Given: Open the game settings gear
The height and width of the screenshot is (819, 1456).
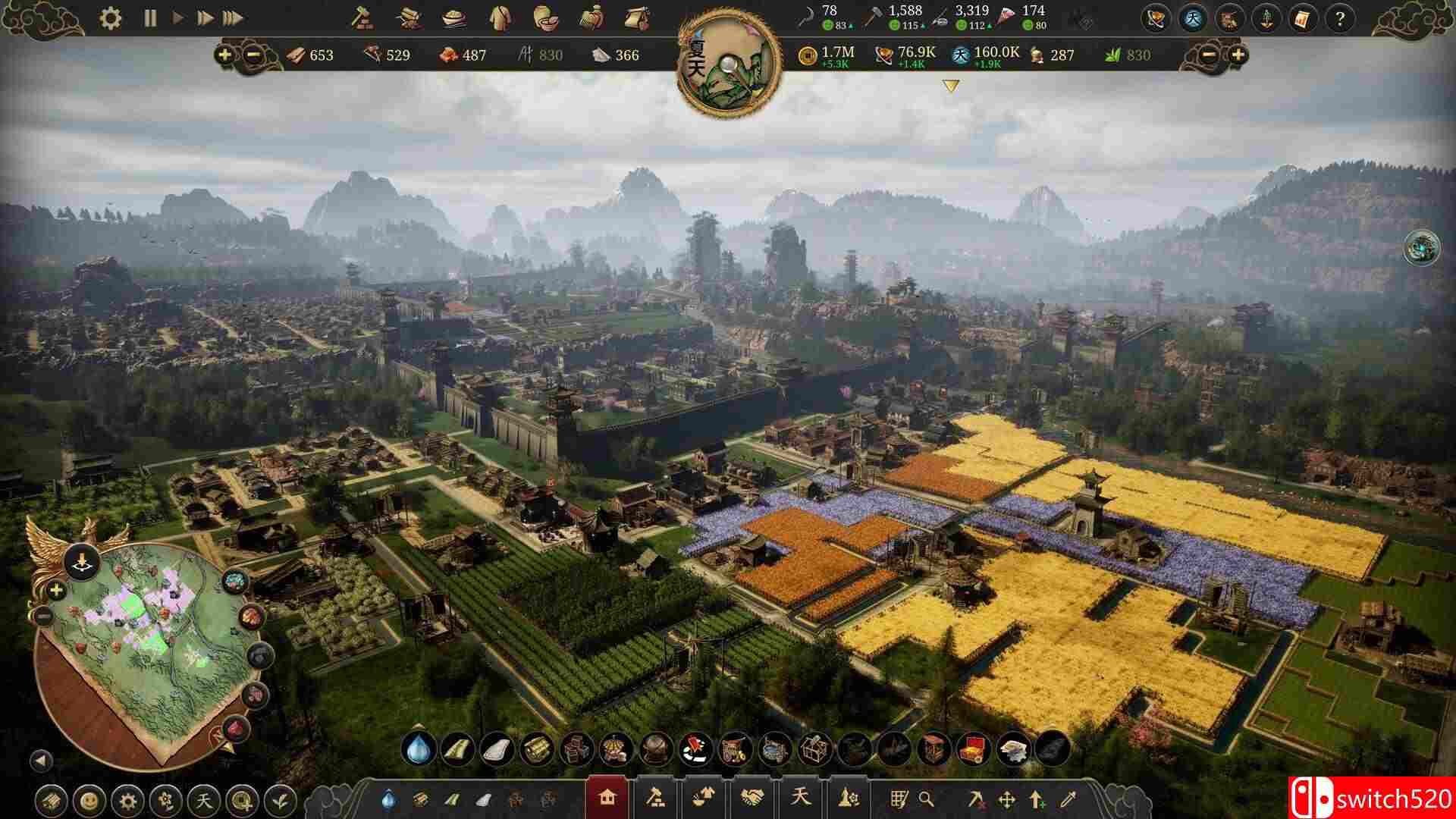Looking at the screenshot, I should pos(111,17).
